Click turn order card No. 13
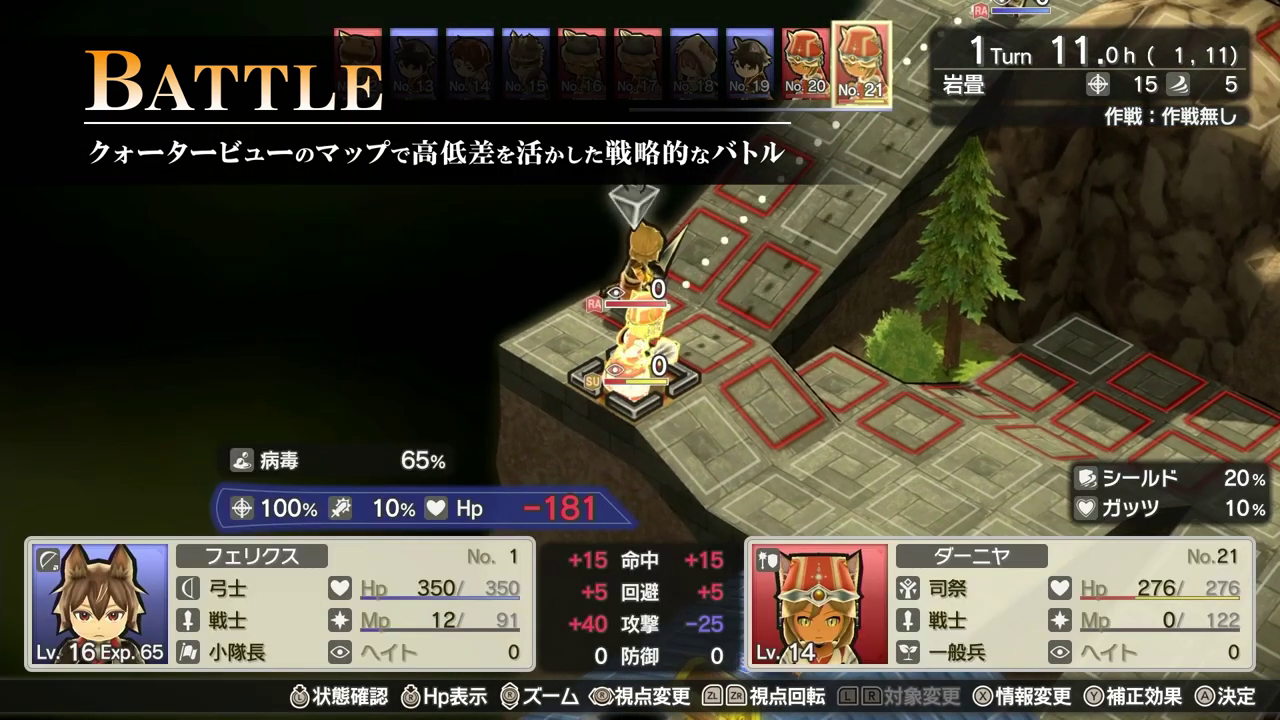The width and height of the screenshot is (1280, 720). [414, 63]
